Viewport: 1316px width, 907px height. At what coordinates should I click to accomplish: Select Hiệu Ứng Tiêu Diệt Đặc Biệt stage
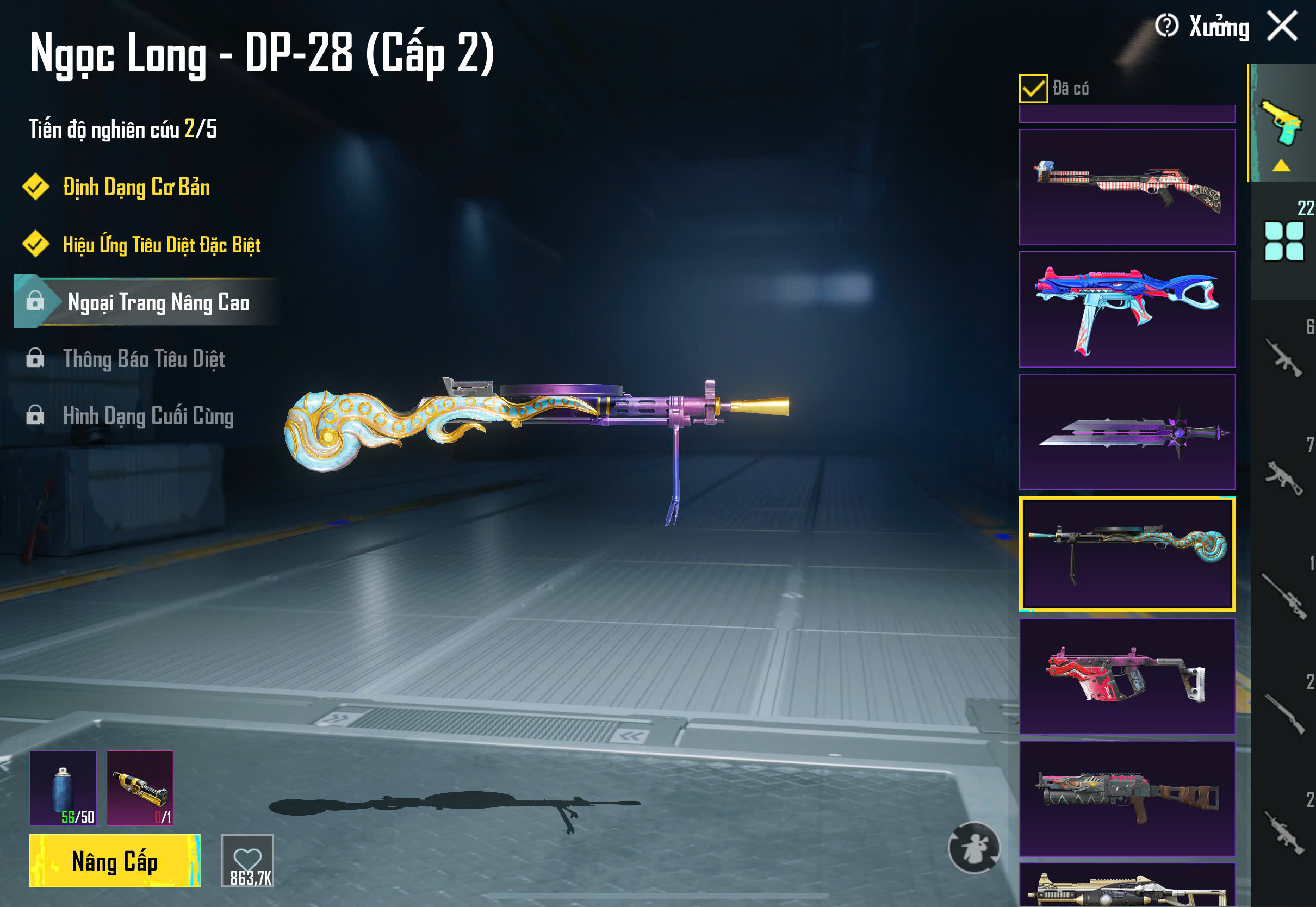[x=162, y=245]
